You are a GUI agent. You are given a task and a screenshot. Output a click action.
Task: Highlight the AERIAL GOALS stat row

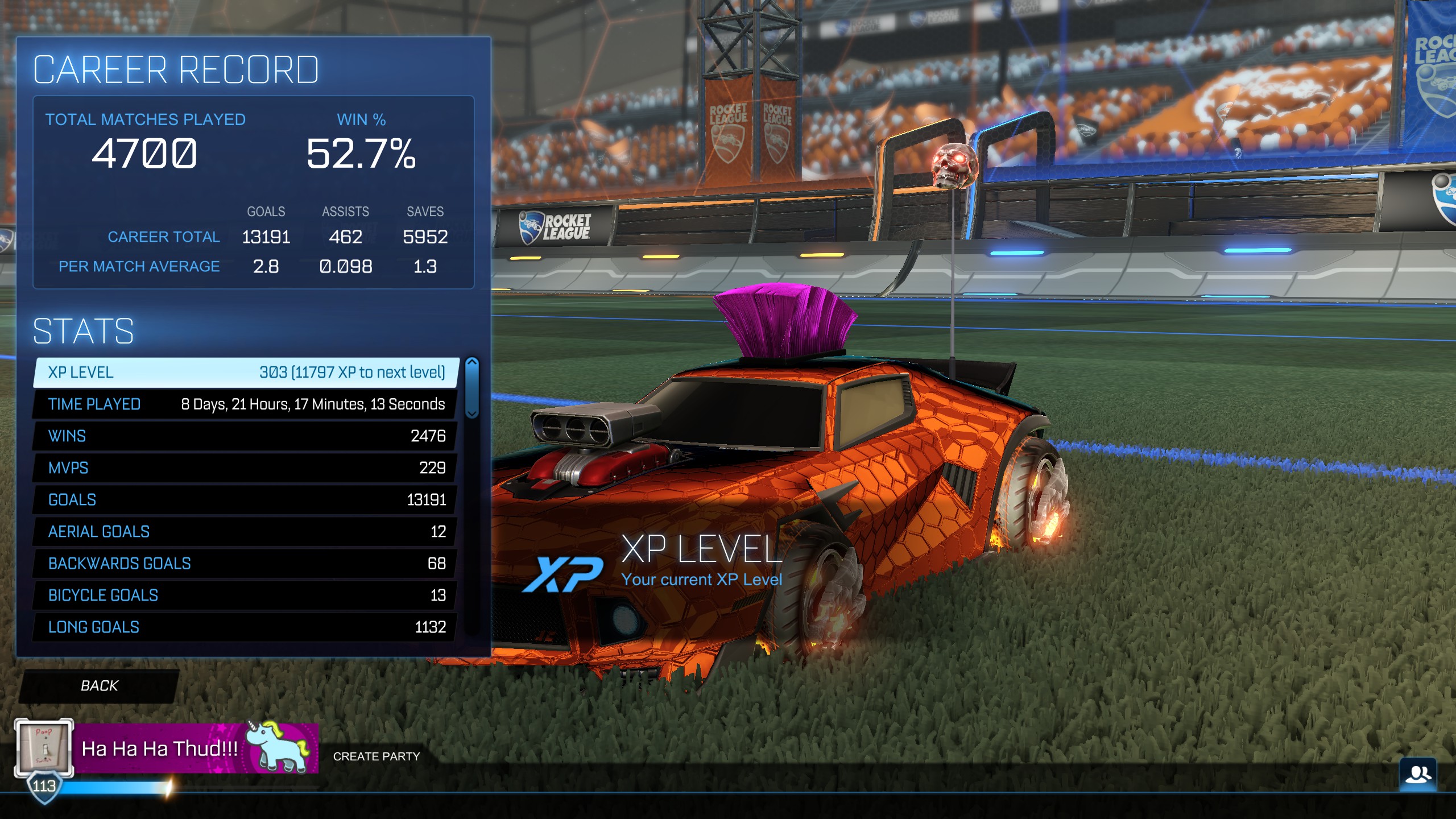tap(246, 532)
